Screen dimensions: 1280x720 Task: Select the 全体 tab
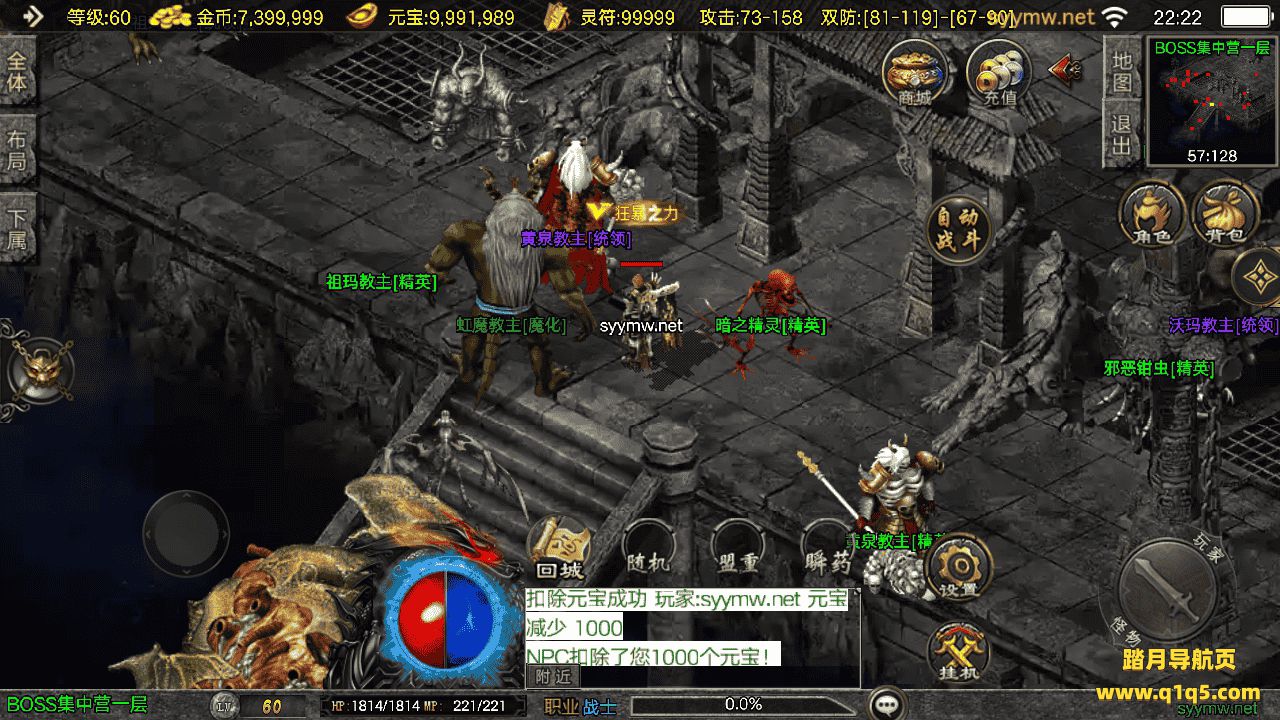pyautogui.click(x=17, y=70)
